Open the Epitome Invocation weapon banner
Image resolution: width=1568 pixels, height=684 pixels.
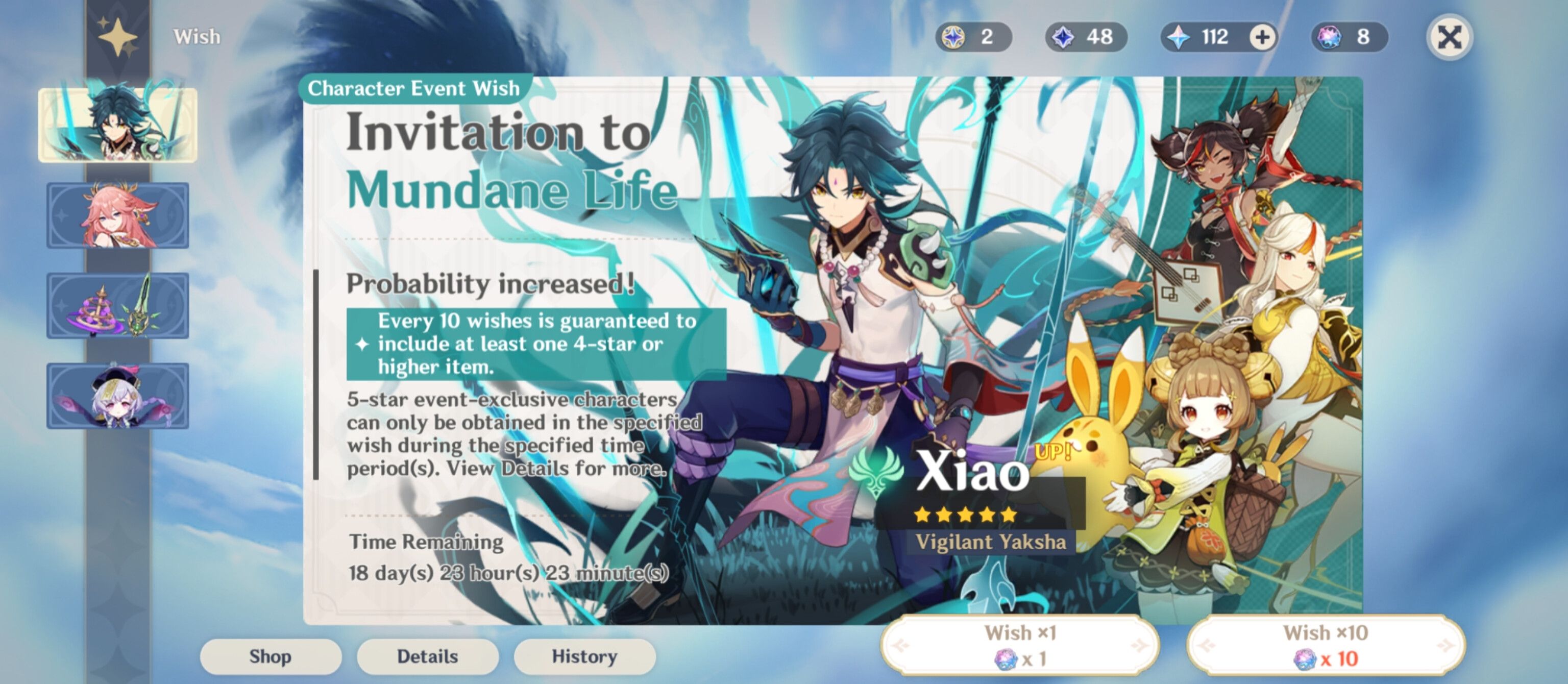(x=117, y=306)
